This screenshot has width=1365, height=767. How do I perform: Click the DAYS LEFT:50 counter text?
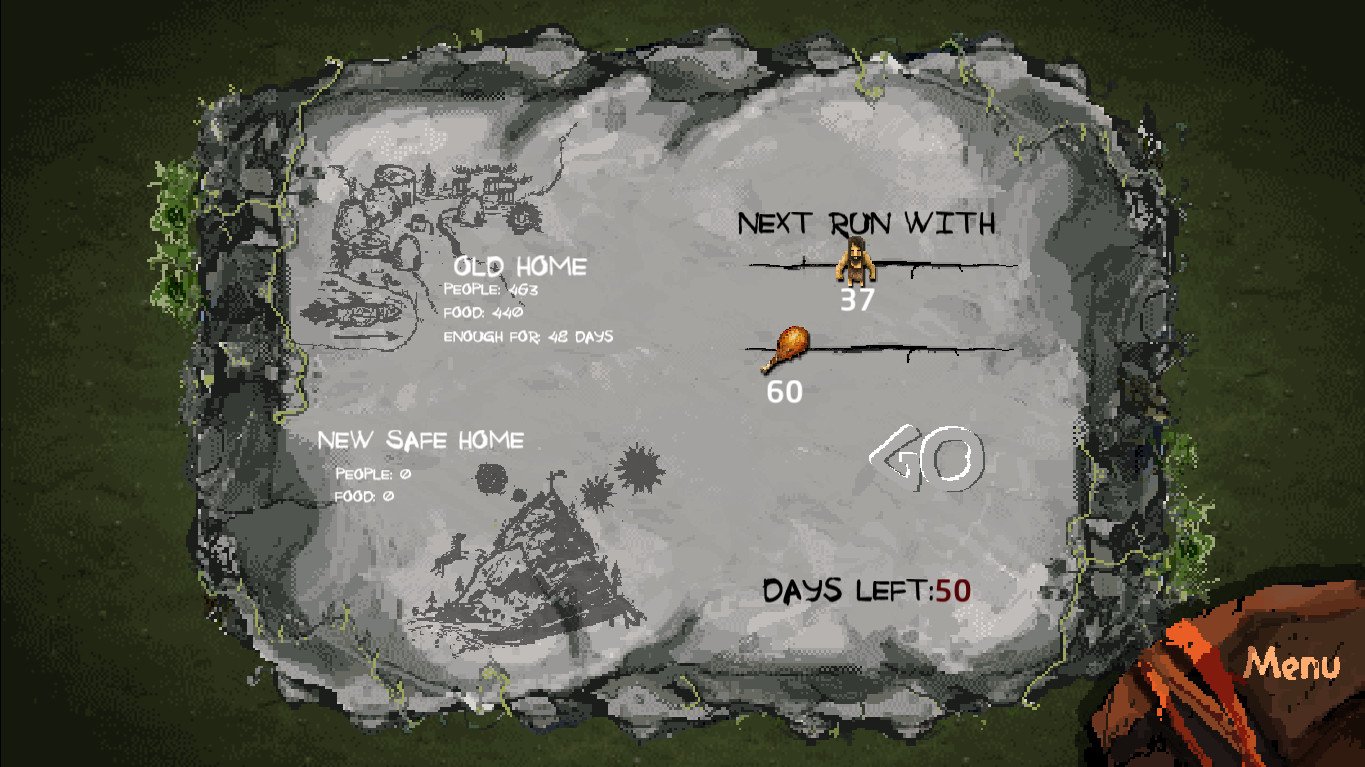tap(870, 590)
